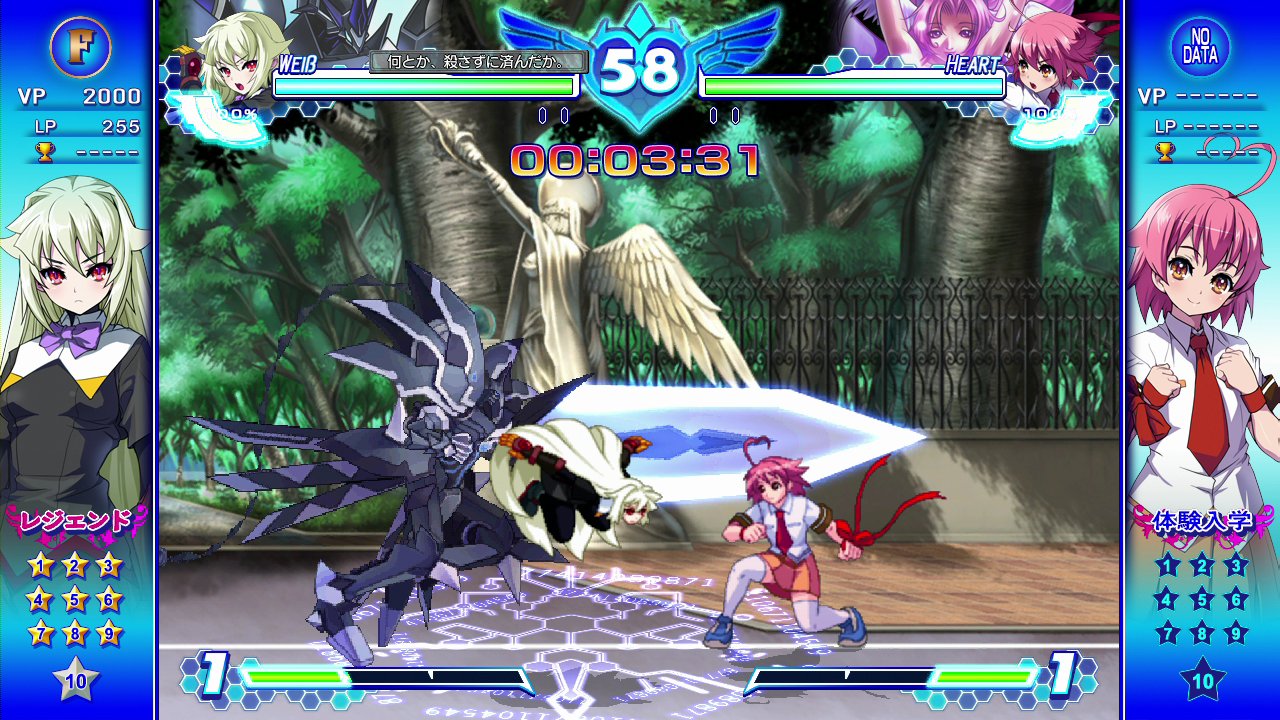This screenshot has width=1280, height=720.
Task: Click the 体験入学 rank label
Action: coord(1202,521)
